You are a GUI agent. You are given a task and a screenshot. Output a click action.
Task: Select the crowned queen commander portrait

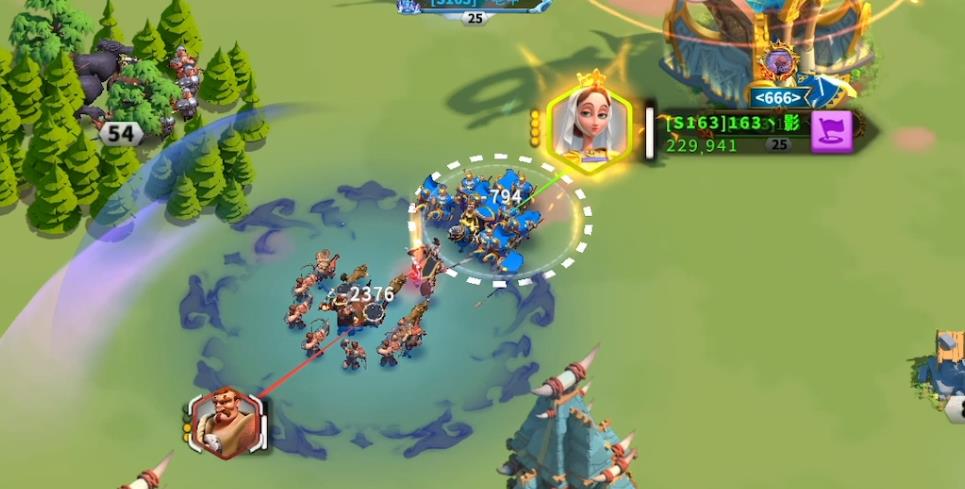588,126
